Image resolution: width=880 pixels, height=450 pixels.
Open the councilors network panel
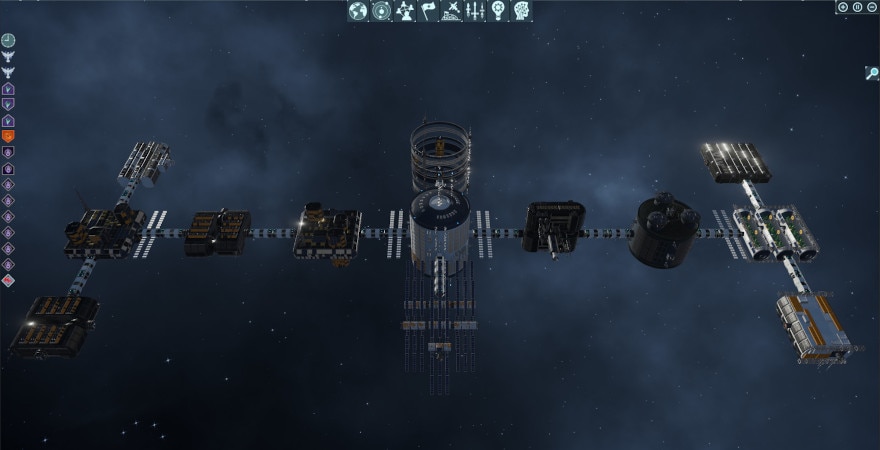click(x=404, y=11)
